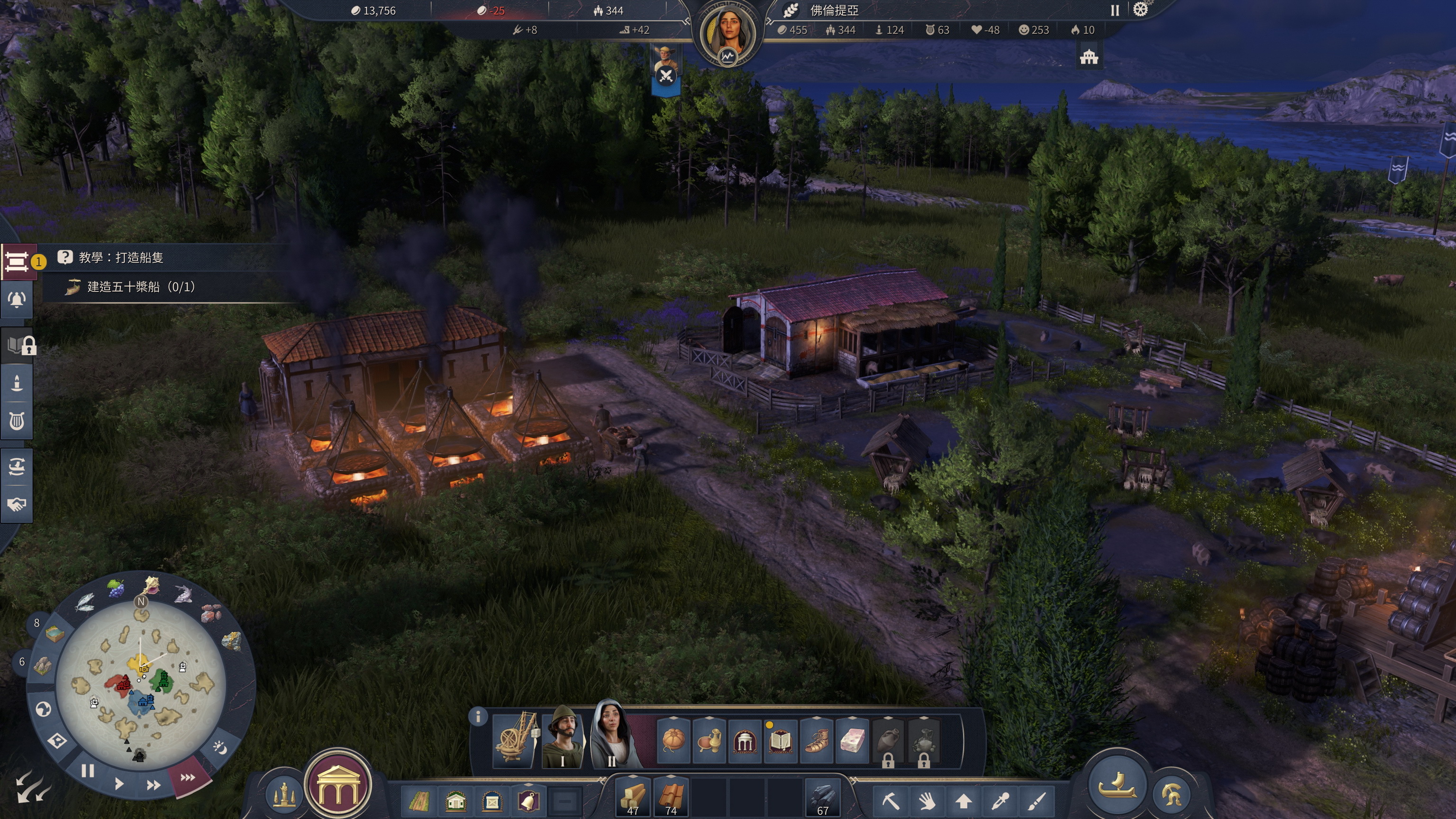Open the diplomacy handshake panel
1456x819 pixels.
pyautogui.click(x=17, y=504)
